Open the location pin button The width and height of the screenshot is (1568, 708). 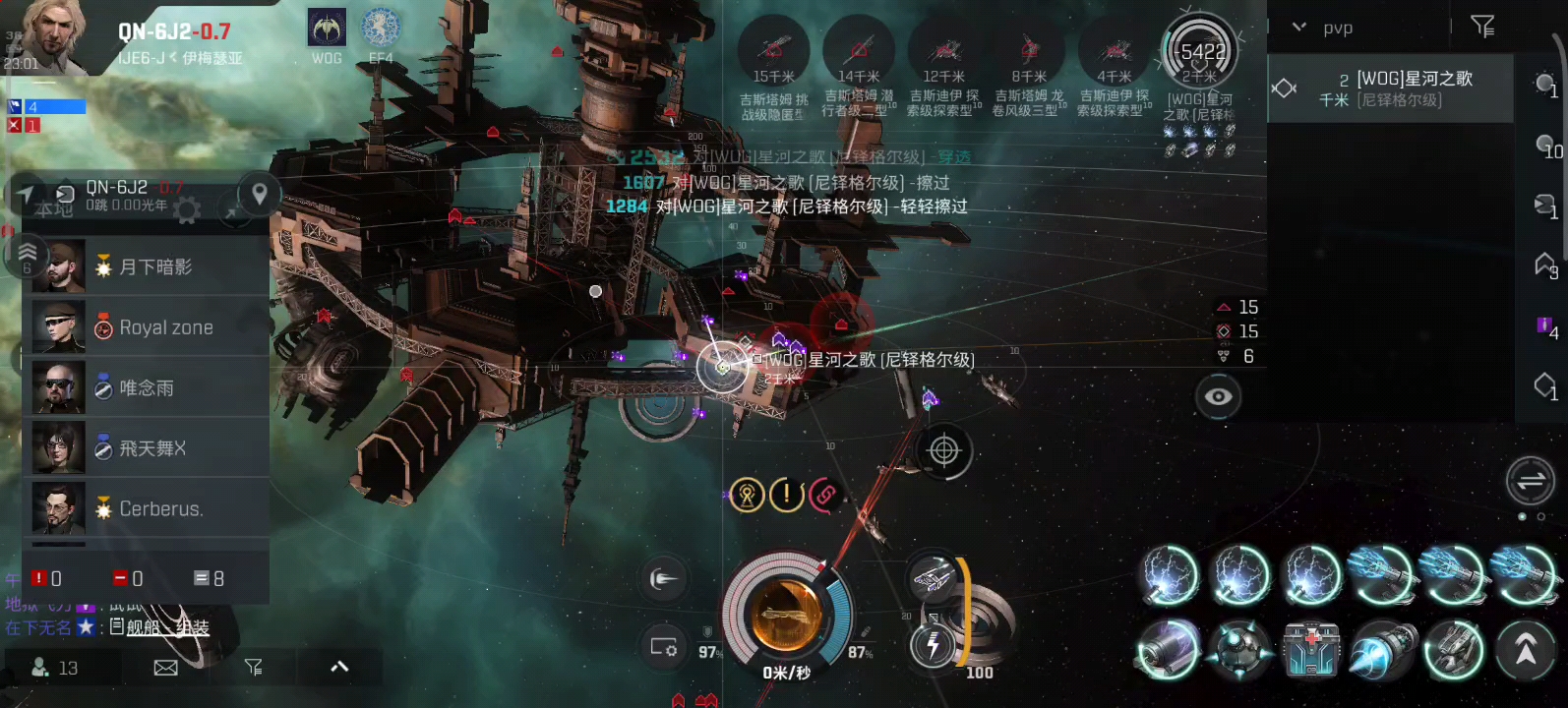tap(260, 194)
